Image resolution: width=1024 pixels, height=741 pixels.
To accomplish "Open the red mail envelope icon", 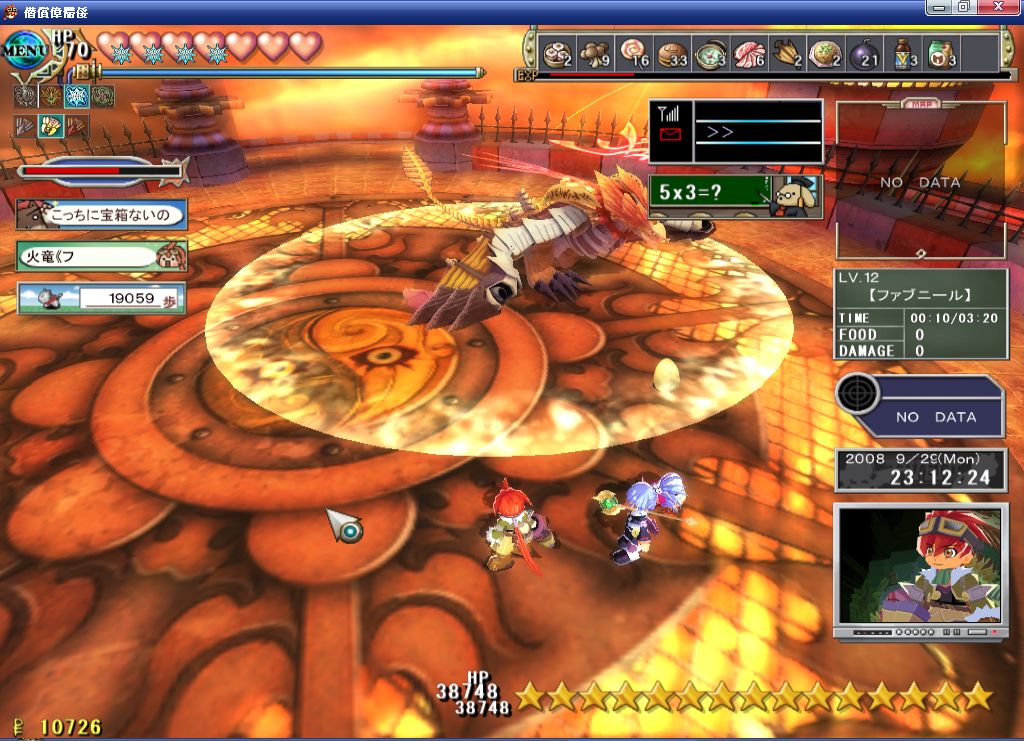I will pyautogui.click(x=671, y=135).
